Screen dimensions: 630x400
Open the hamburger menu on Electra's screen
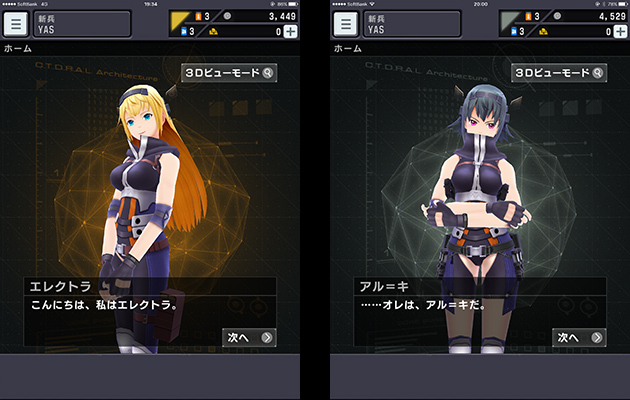pos(17,23)
